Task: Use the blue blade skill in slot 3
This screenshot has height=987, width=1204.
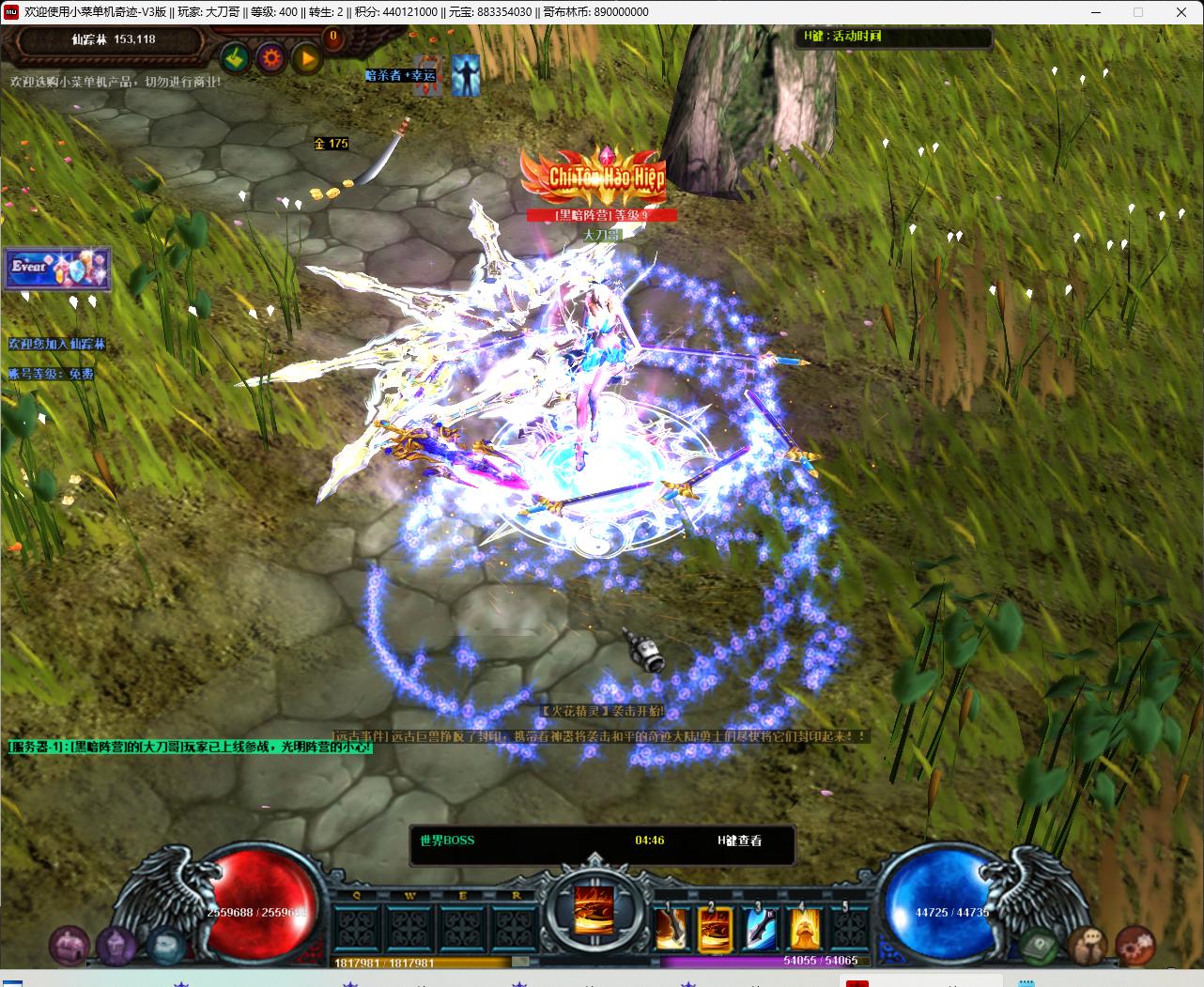Action: (x=760, y=928)
